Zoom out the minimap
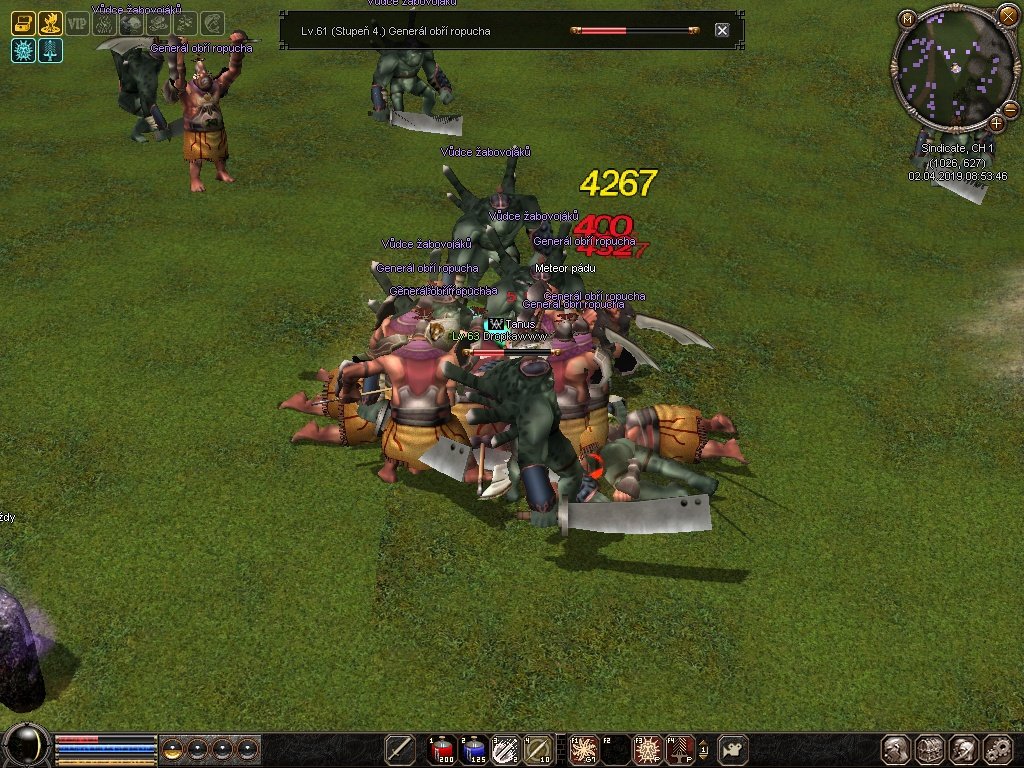Viewport: 1024px width, 768px height. (1009, 109)
